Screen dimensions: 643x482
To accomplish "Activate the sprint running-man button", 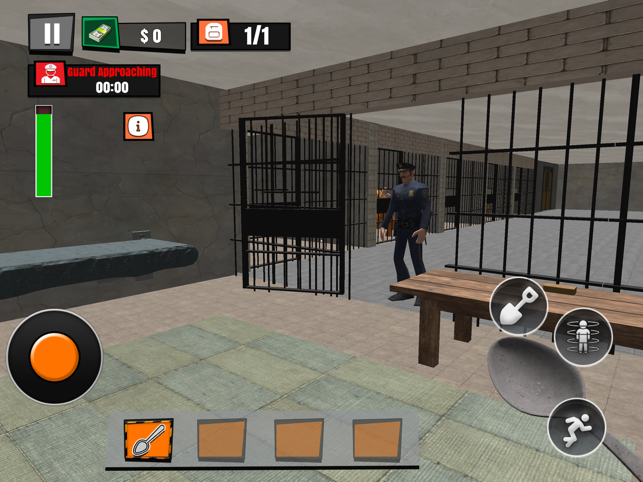I will [x=576, y=427].
